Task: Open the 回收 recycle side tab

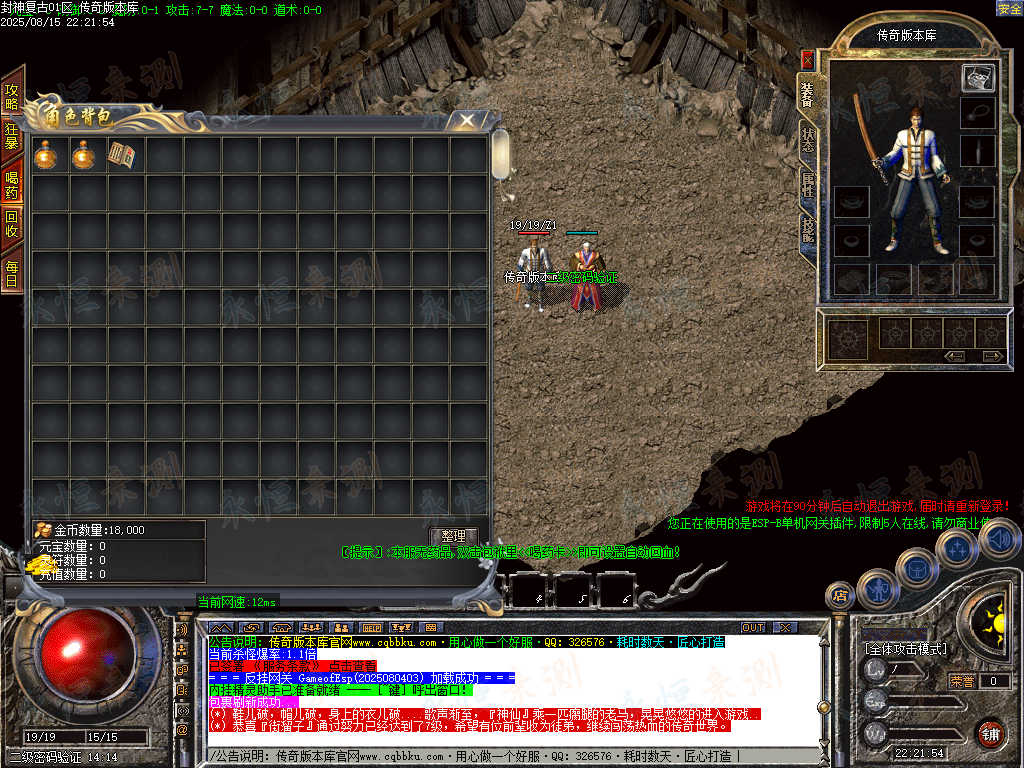Action: 12,223
